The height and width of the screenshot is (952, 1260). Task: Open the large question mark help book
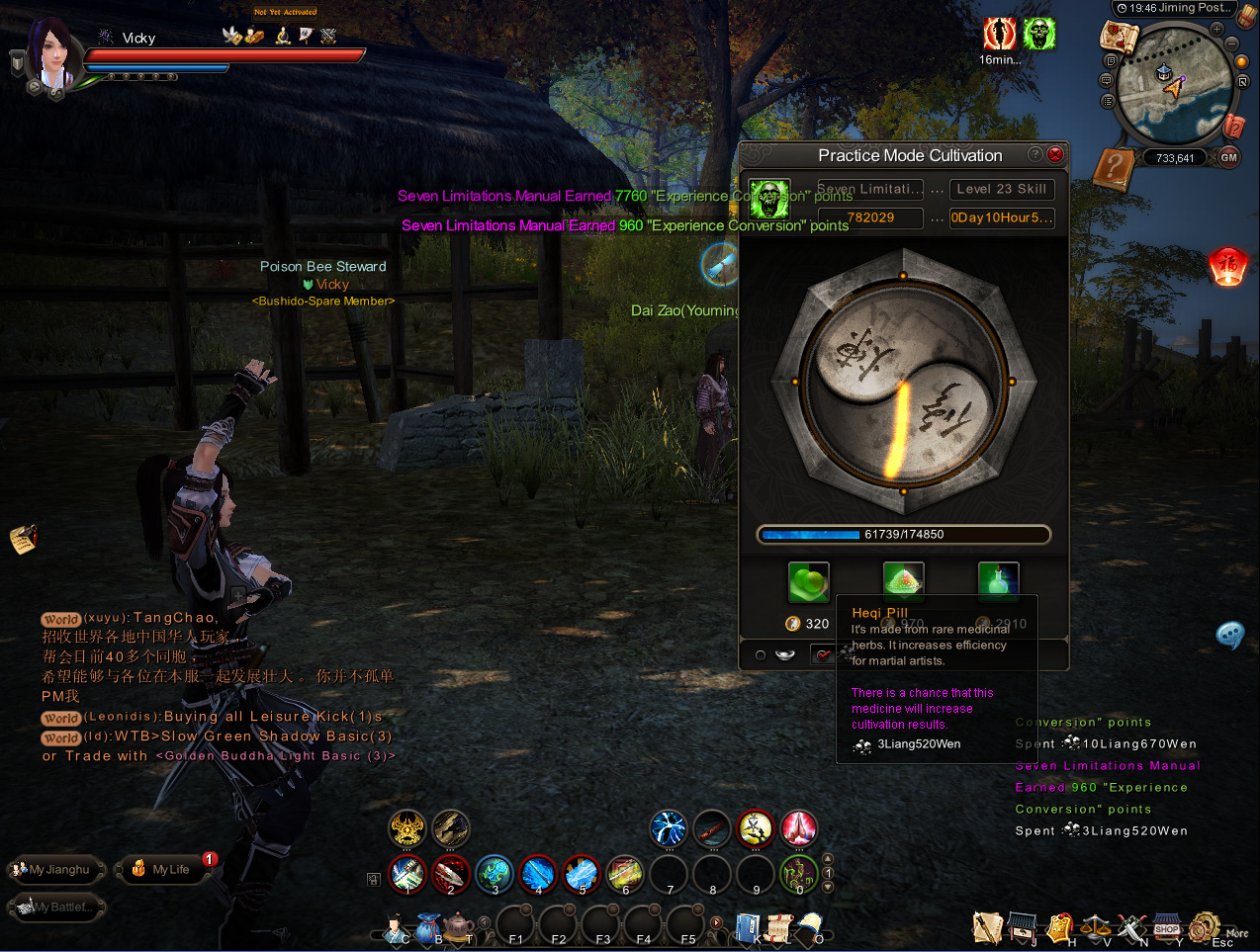pyautogui.click(x=1115, y=170)
